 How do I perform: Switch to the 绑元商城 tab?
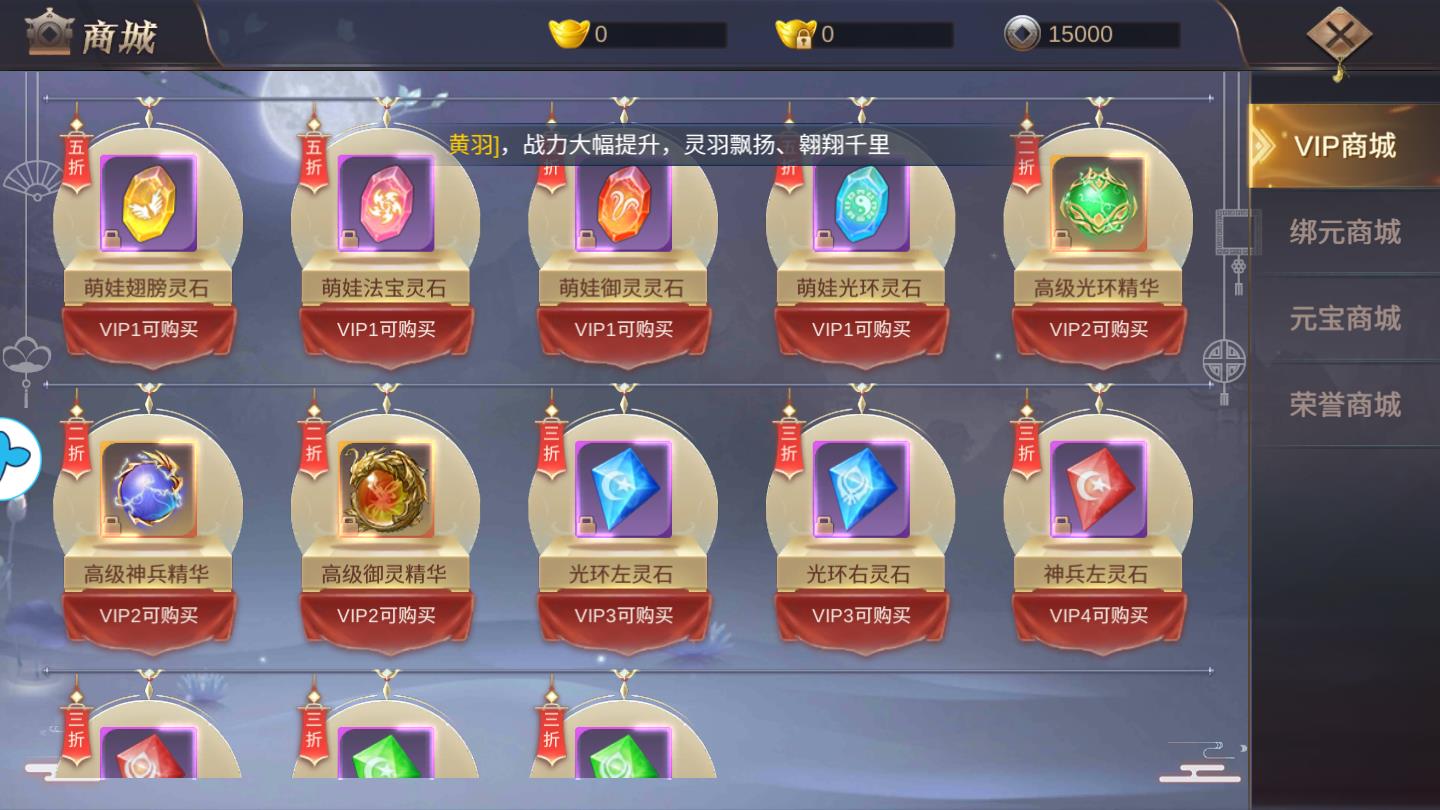(1345, 232)
